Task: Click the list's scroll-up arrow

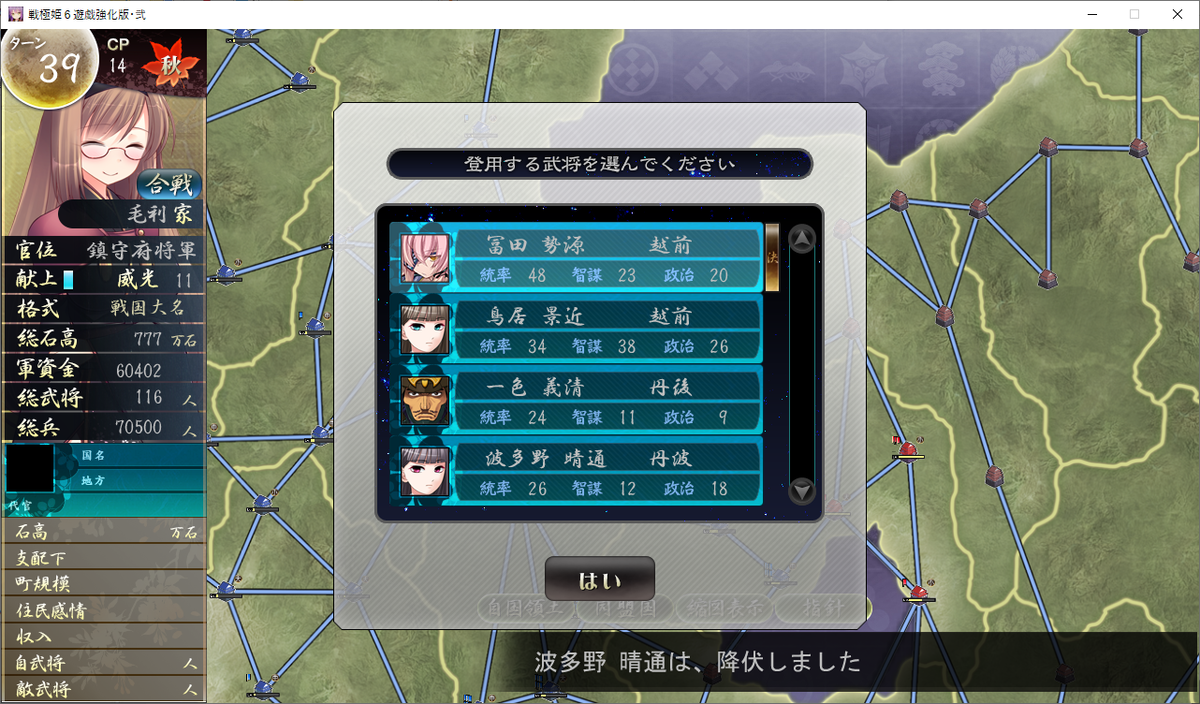Action: (802, 239)
